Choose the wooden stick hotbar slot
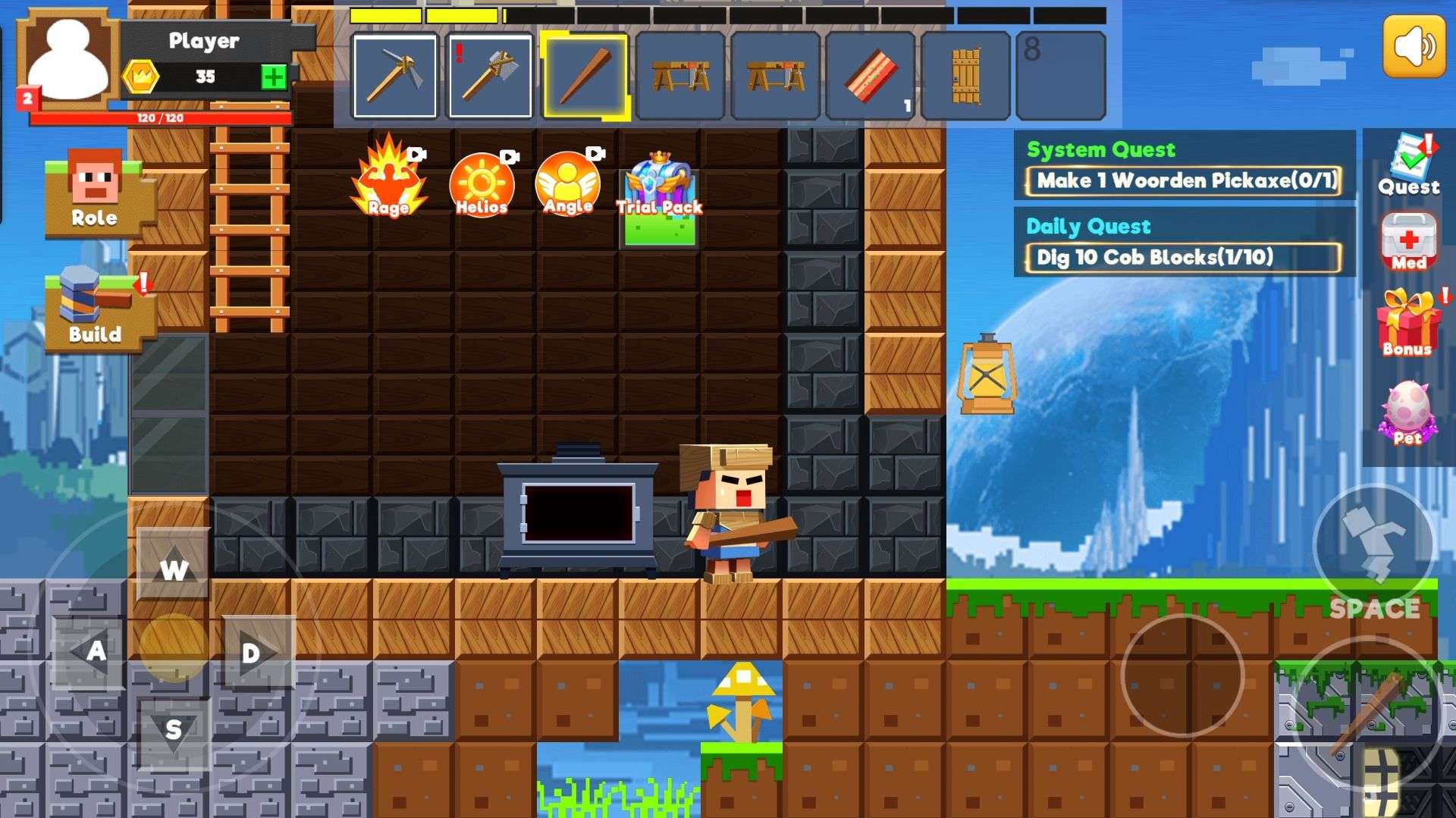This screenshot has height=818, width=1456. [585, 76]
